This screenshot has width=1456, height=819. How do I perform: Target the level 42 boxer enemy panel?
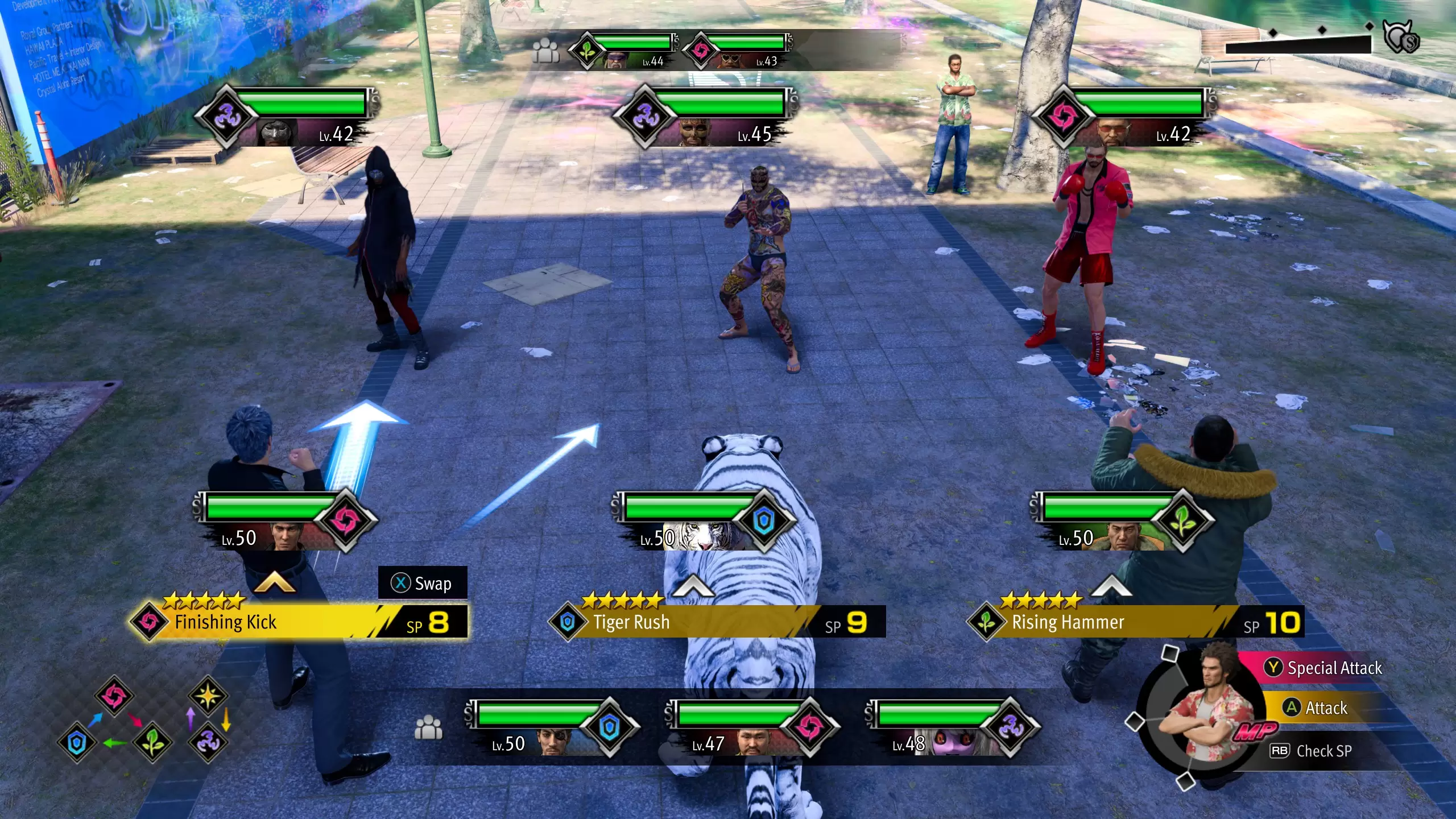tap(1123, 117)
